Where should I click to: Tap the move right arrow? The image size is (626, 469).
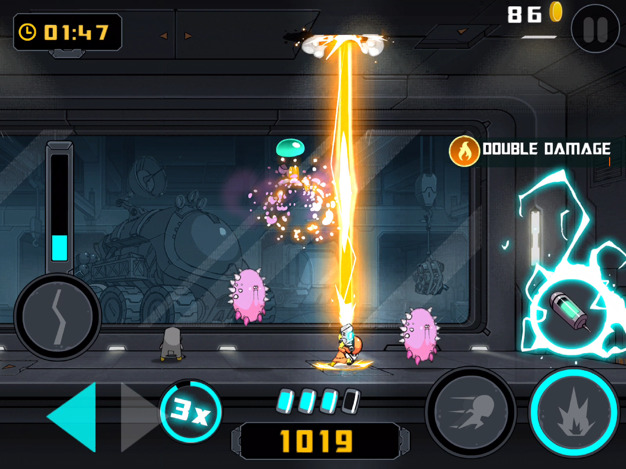(x=137, y=416)
